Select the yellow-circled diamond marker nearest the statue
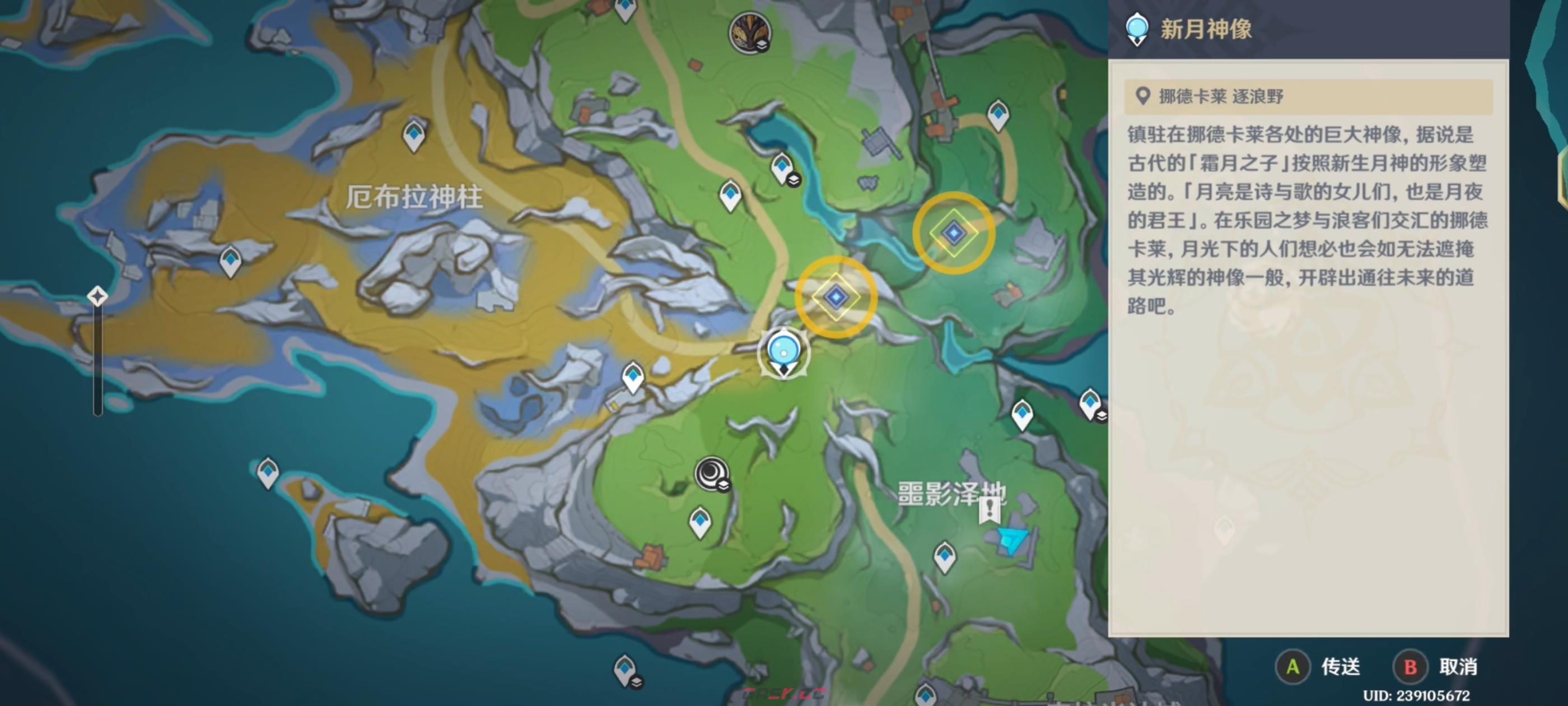This screenshot has width=1568, height=706. 836,298
